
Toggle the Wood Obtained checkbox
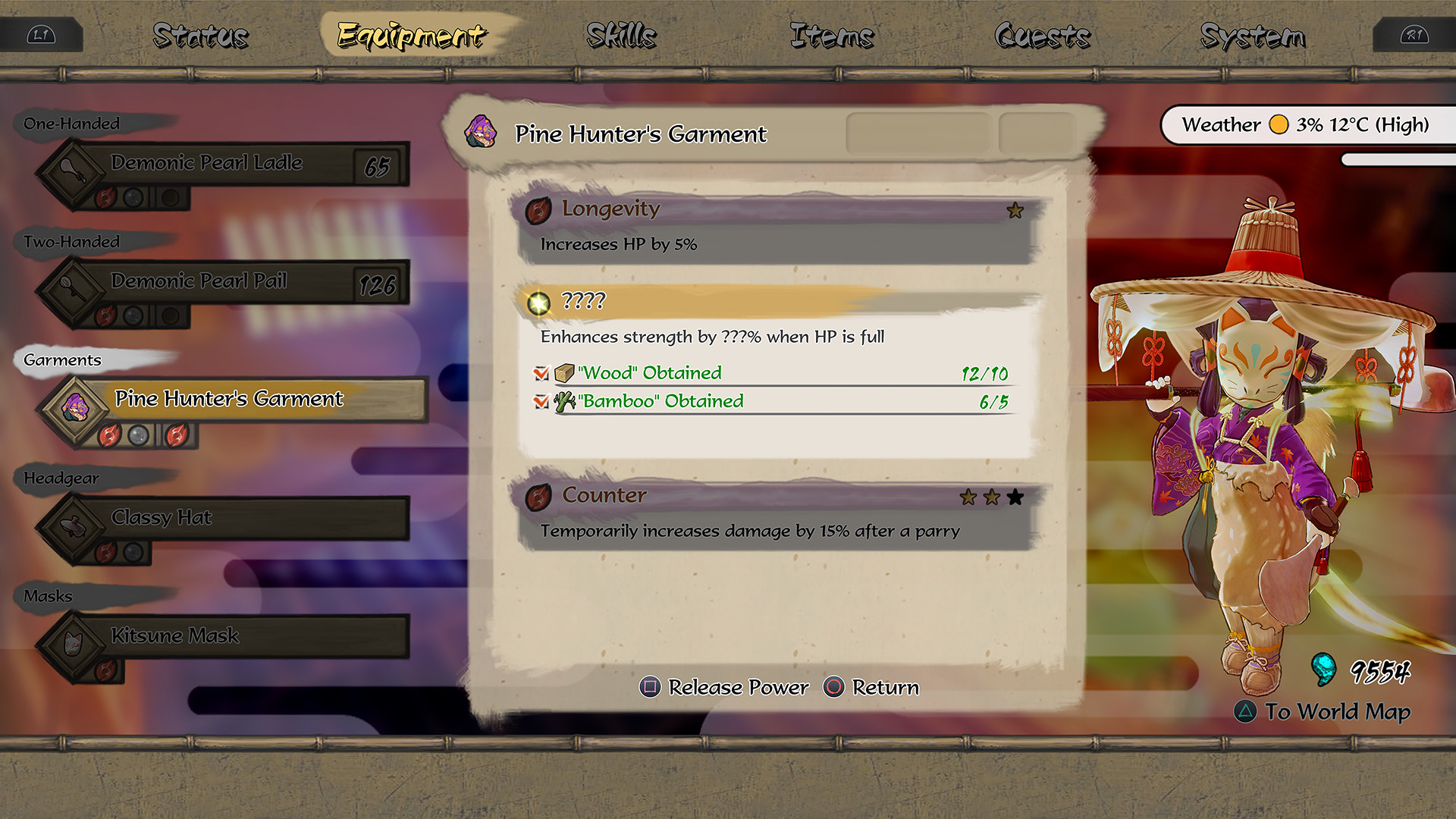[541, 373]
